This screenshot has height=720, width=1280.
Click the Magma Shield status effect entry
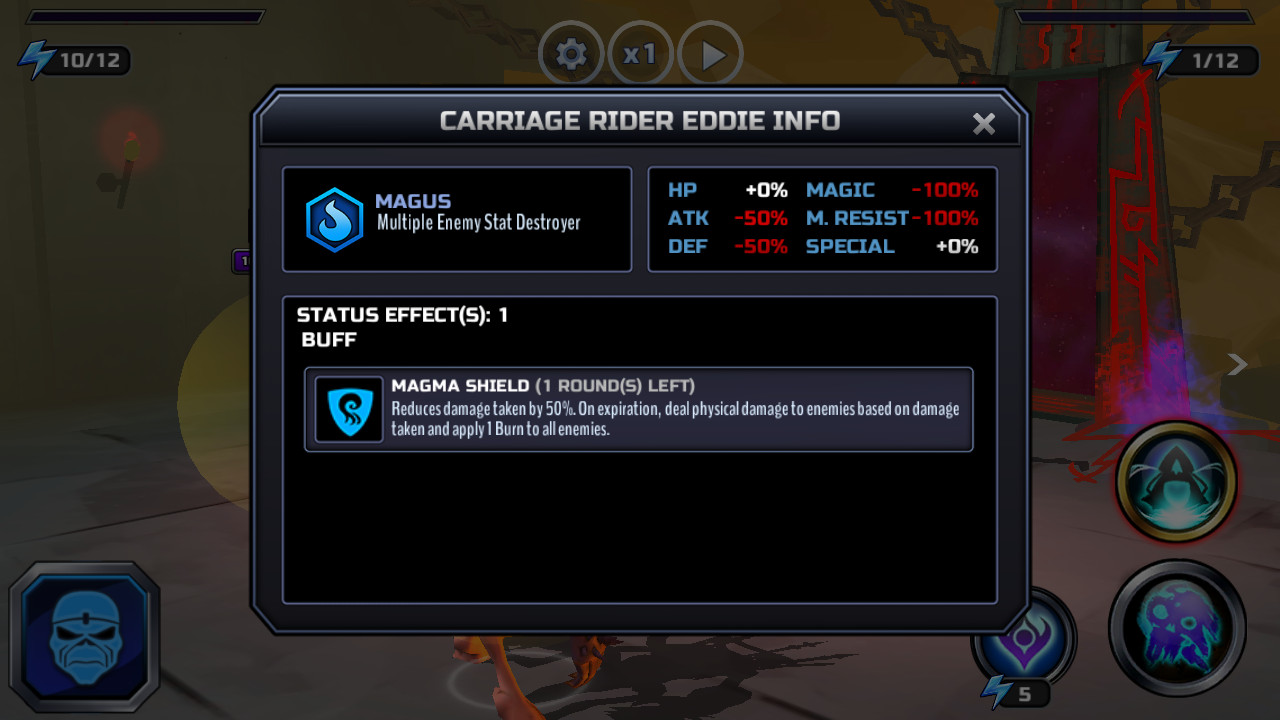point(638,409)
